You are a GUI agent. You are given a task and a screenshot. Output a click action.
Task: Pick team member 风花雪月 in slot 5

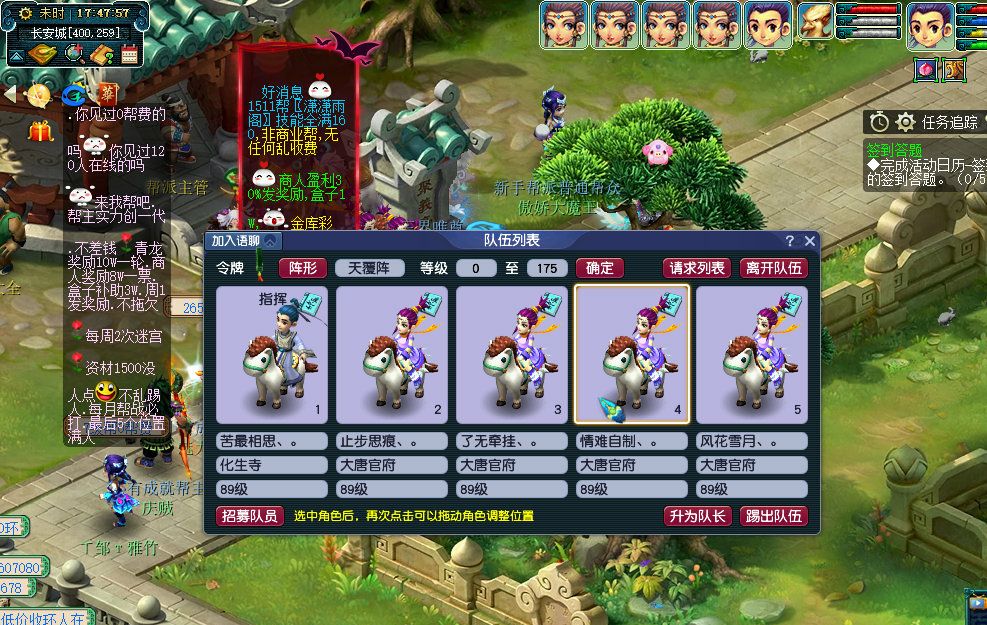click(752, 355)
